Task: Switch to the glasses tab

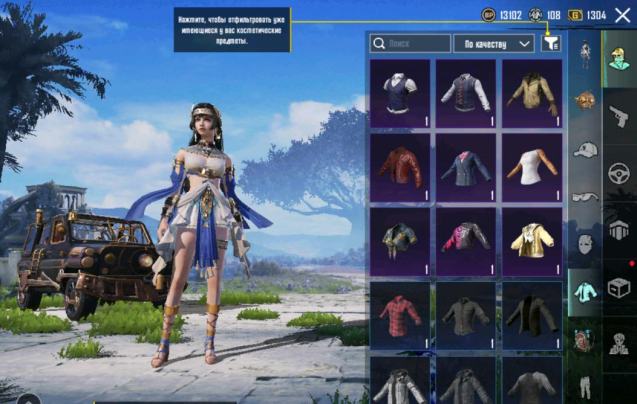Action: tap(585, 197)
